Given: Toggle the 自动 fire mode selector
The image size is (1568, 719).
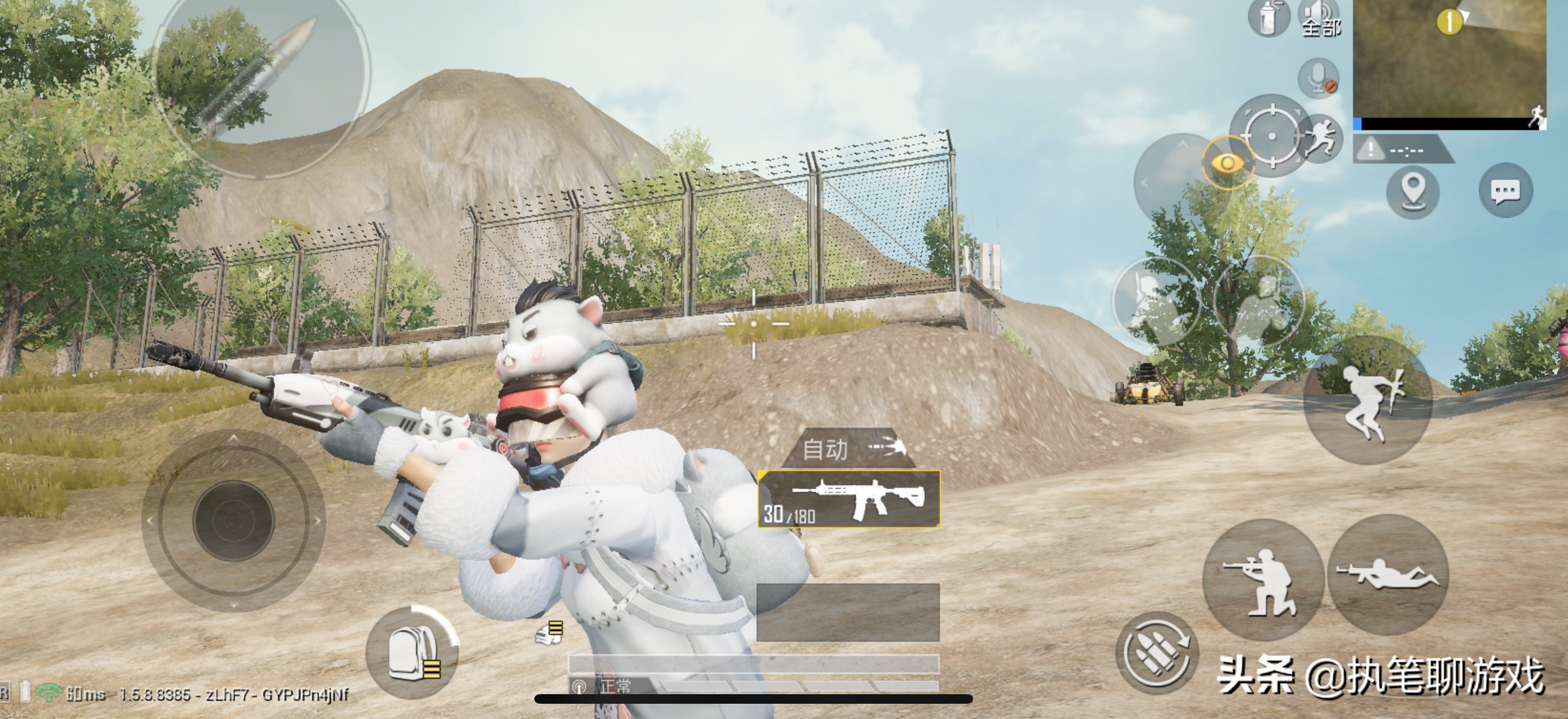Looking at the screenshot, I should point(849,449).
